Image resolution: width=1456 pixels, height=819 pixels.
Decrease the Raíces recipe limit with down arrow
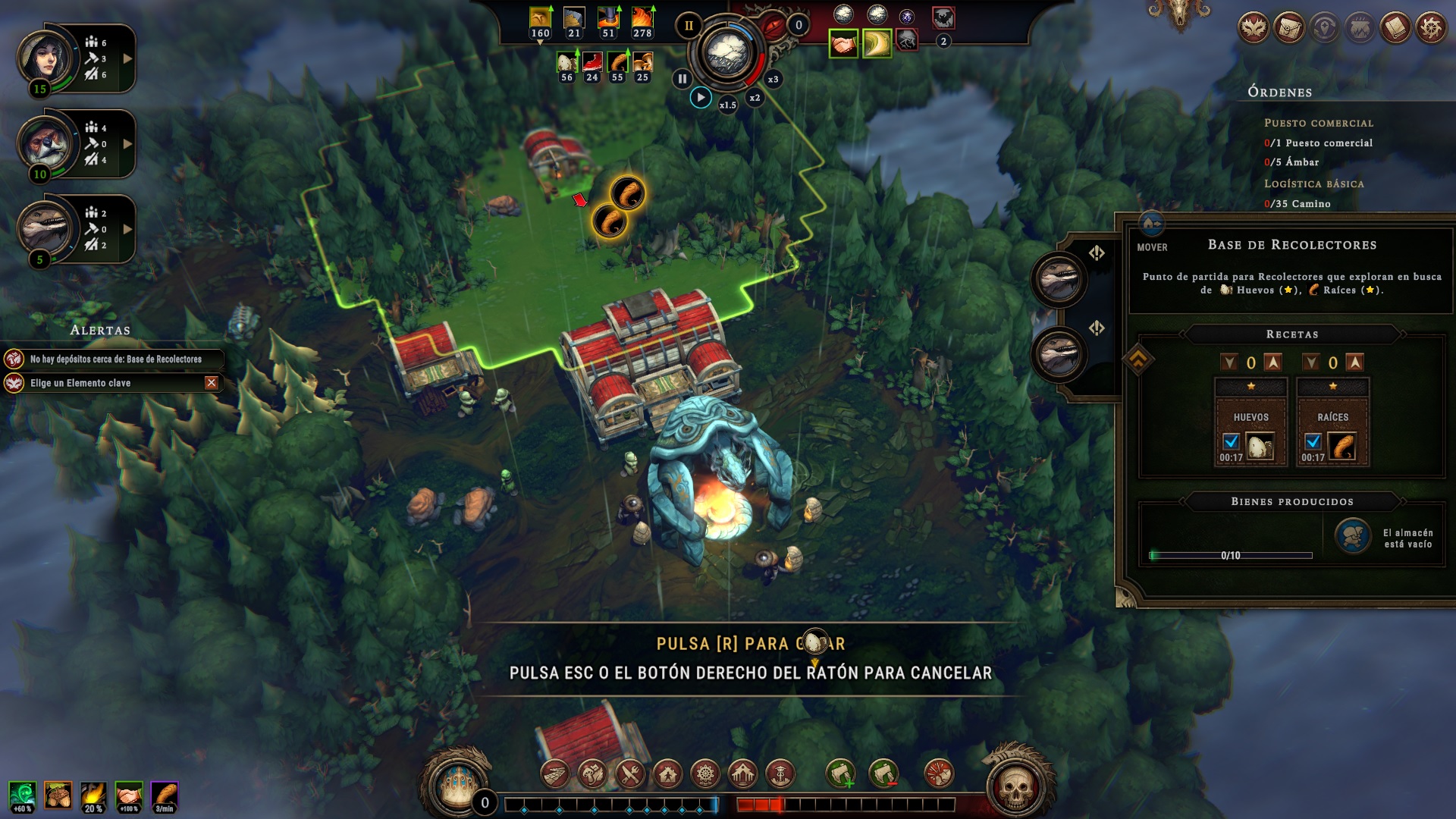pyautogui.click(x=1311, y=362)
